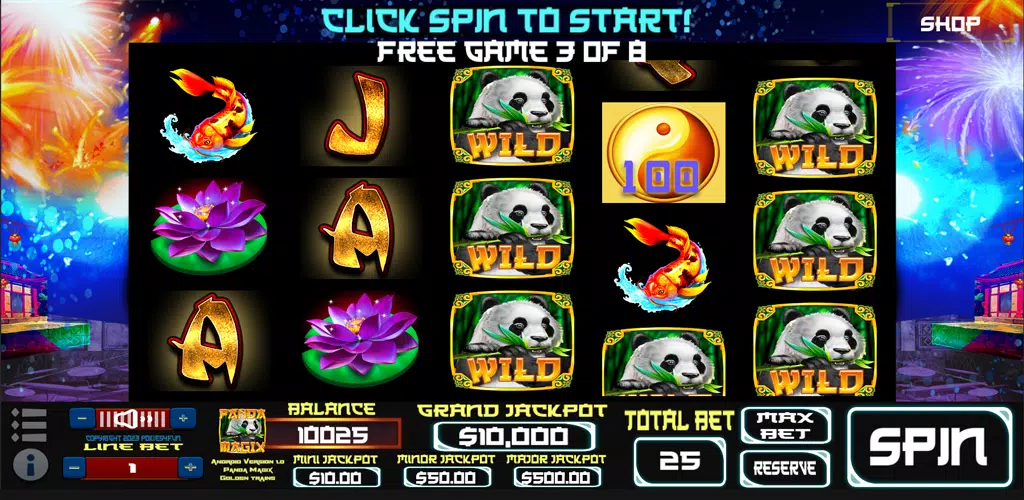Image resolution: width=1024 pixels, height=500 pixels.
Task: Increase the line bet with plus
Action: [x=190, y=467]
